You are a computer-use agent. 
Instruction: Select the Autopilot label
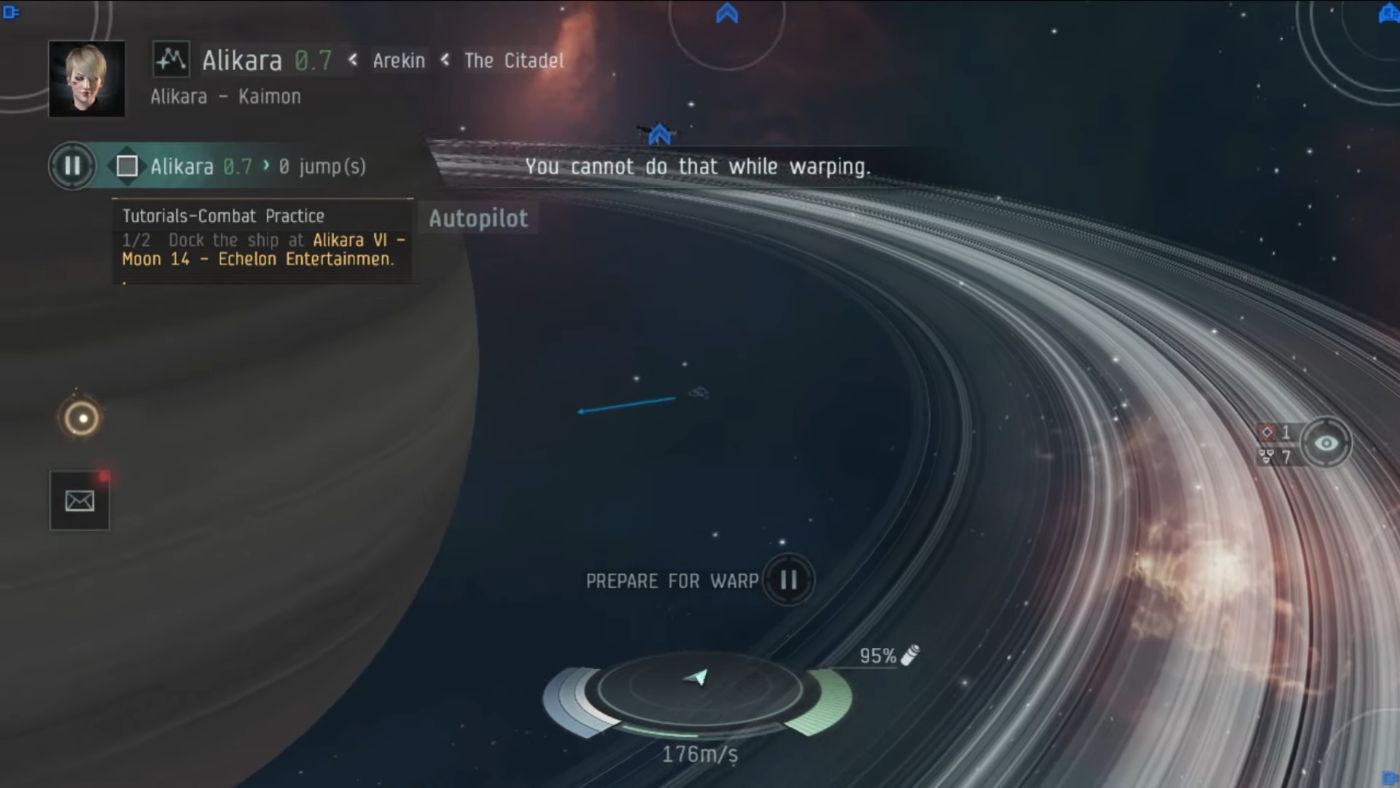coord(477,218)
